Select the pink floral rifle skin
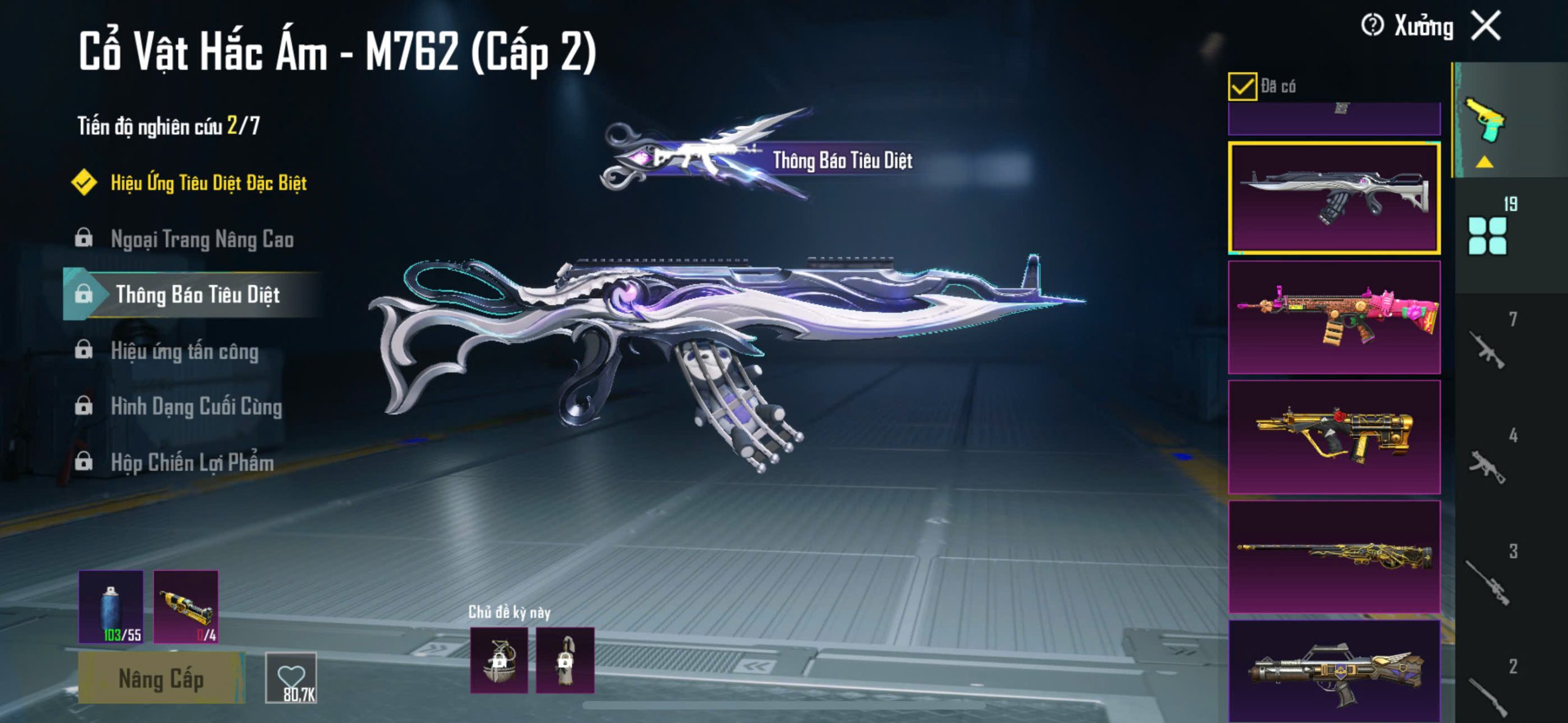 click(1334, 317)
